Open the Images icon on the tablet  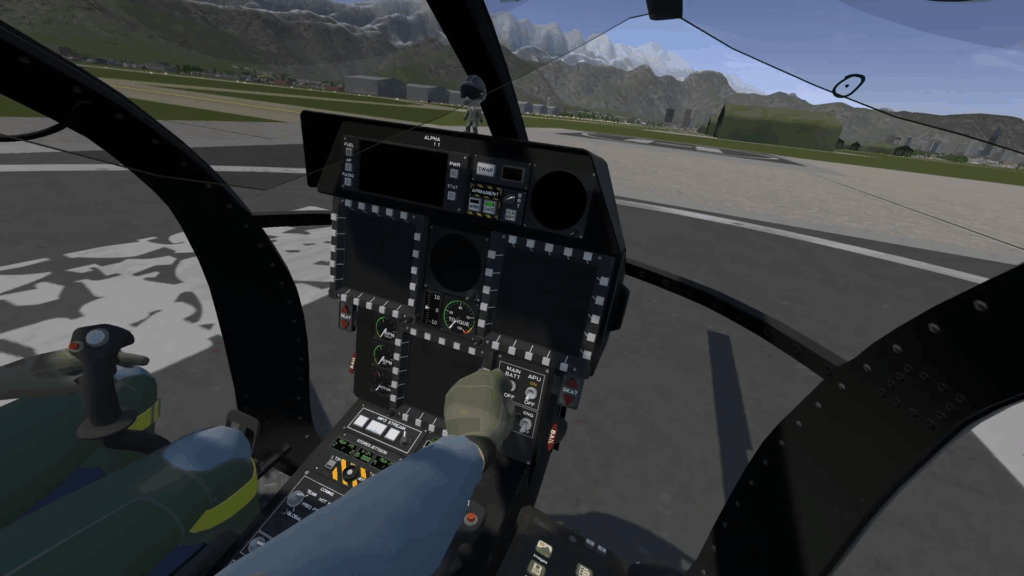(x=543, y=549)
